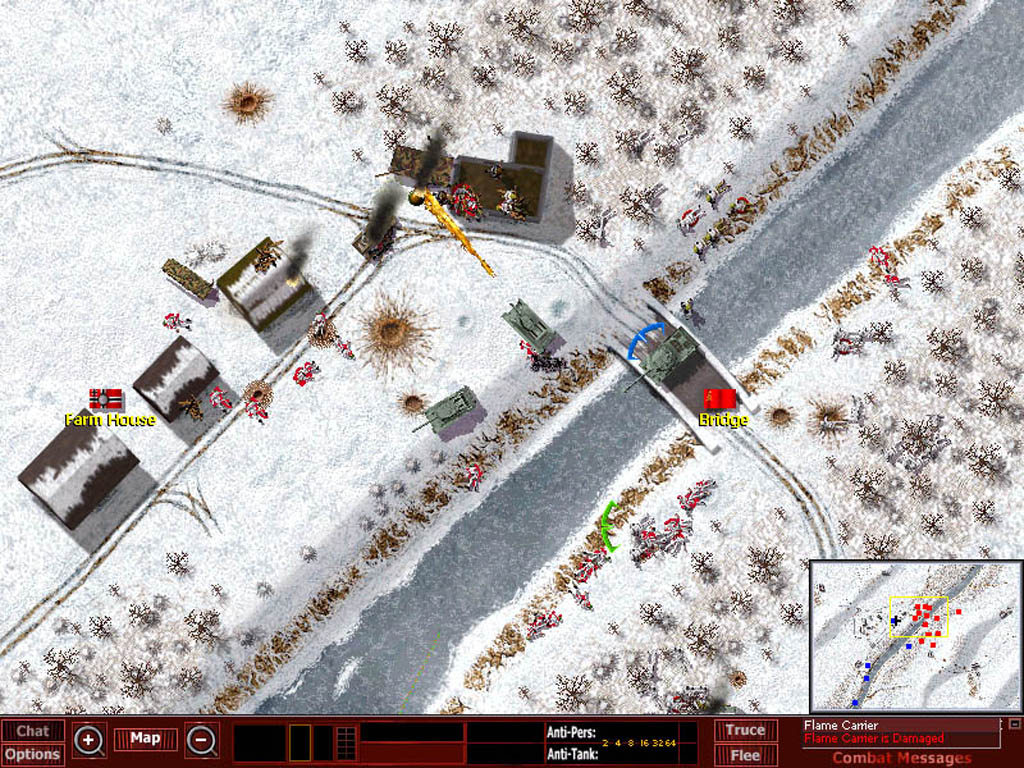The image size is (1024, 768).
Task: Zoom in with the plus magnifier
Action: coord(89,741)
